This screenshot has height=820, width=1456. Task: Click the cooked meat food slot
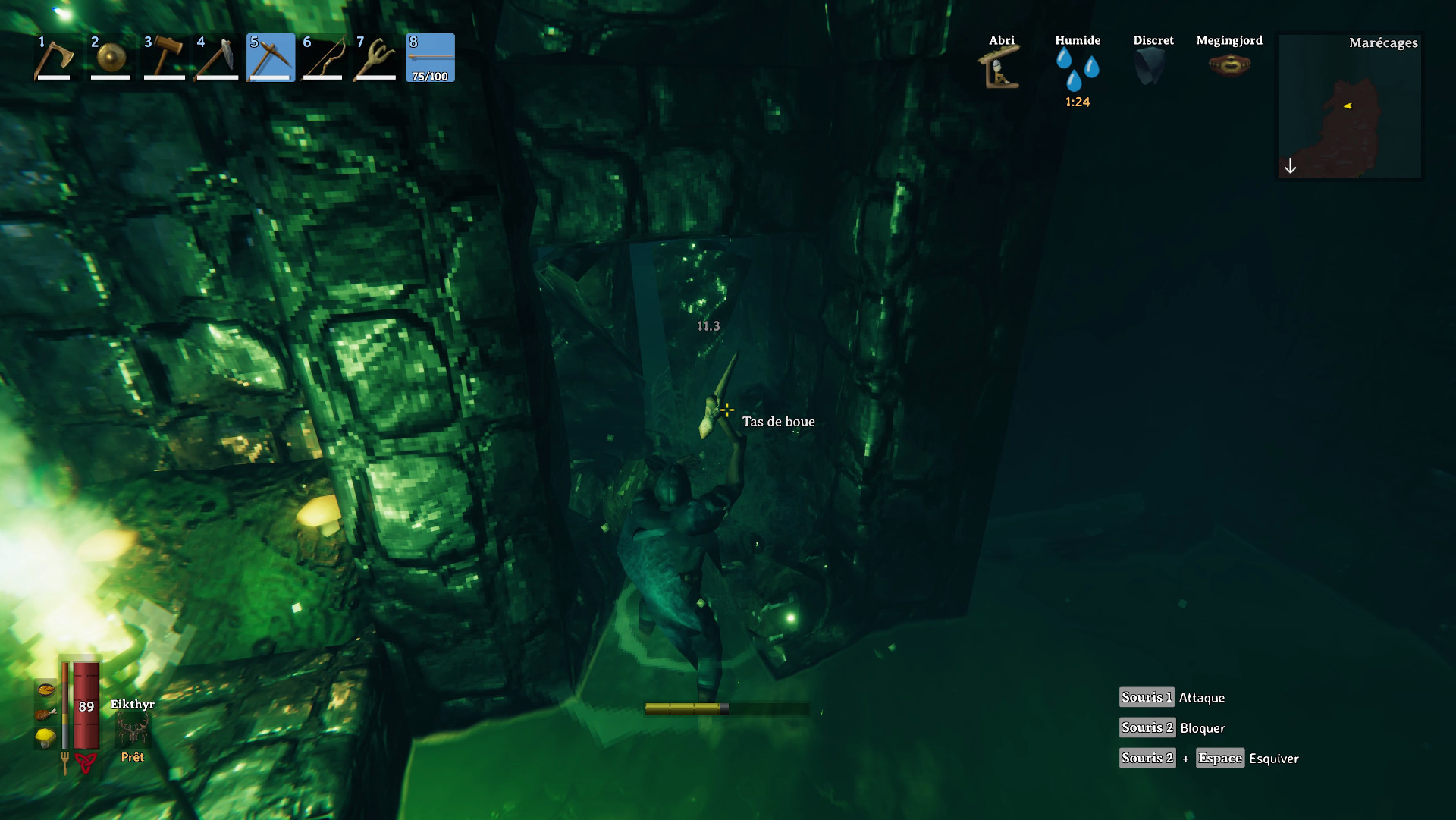tap(47, 715)
